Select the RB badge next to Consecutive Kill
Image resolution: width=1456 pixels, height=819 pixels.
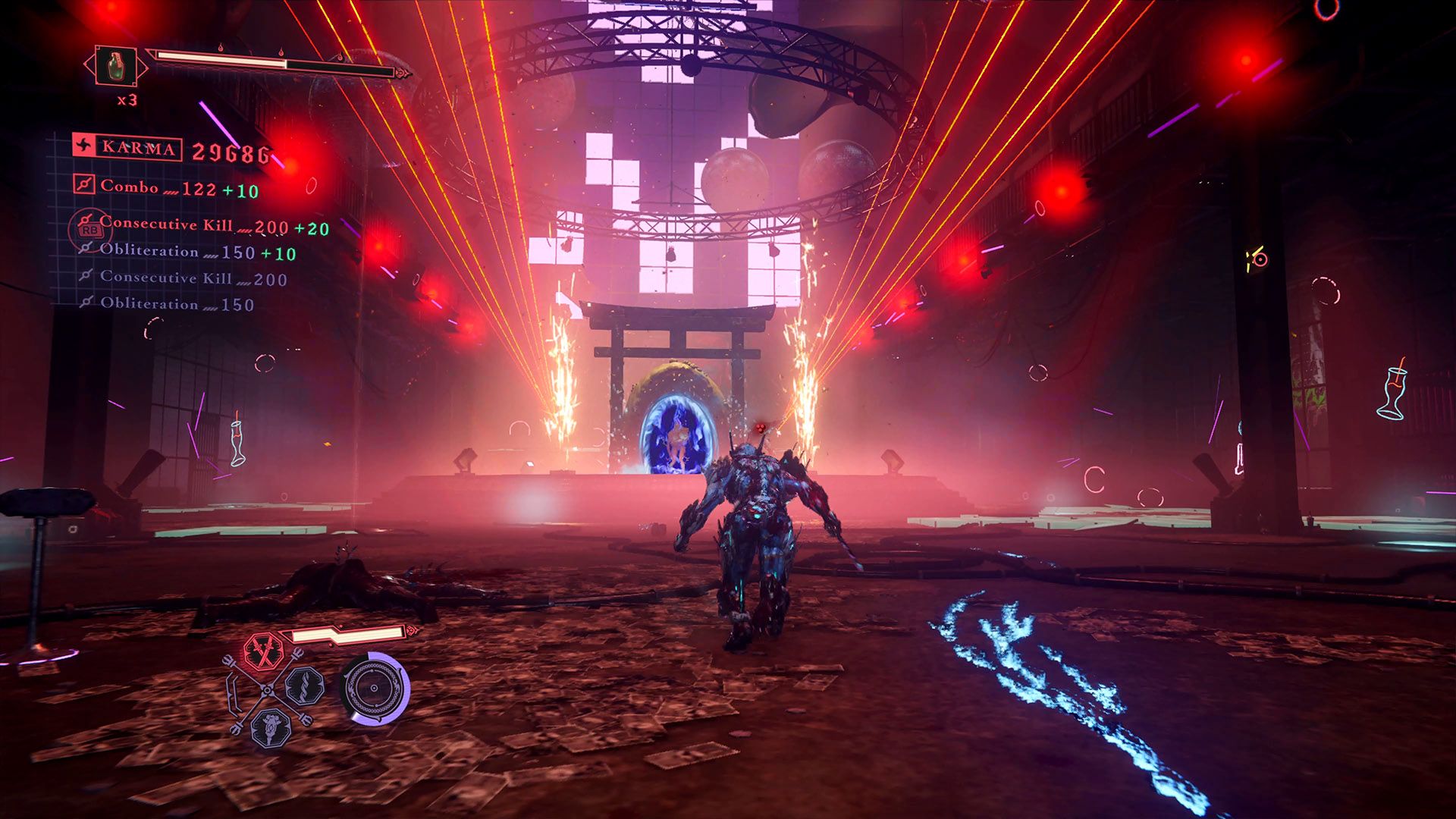[x=89, y=229]
